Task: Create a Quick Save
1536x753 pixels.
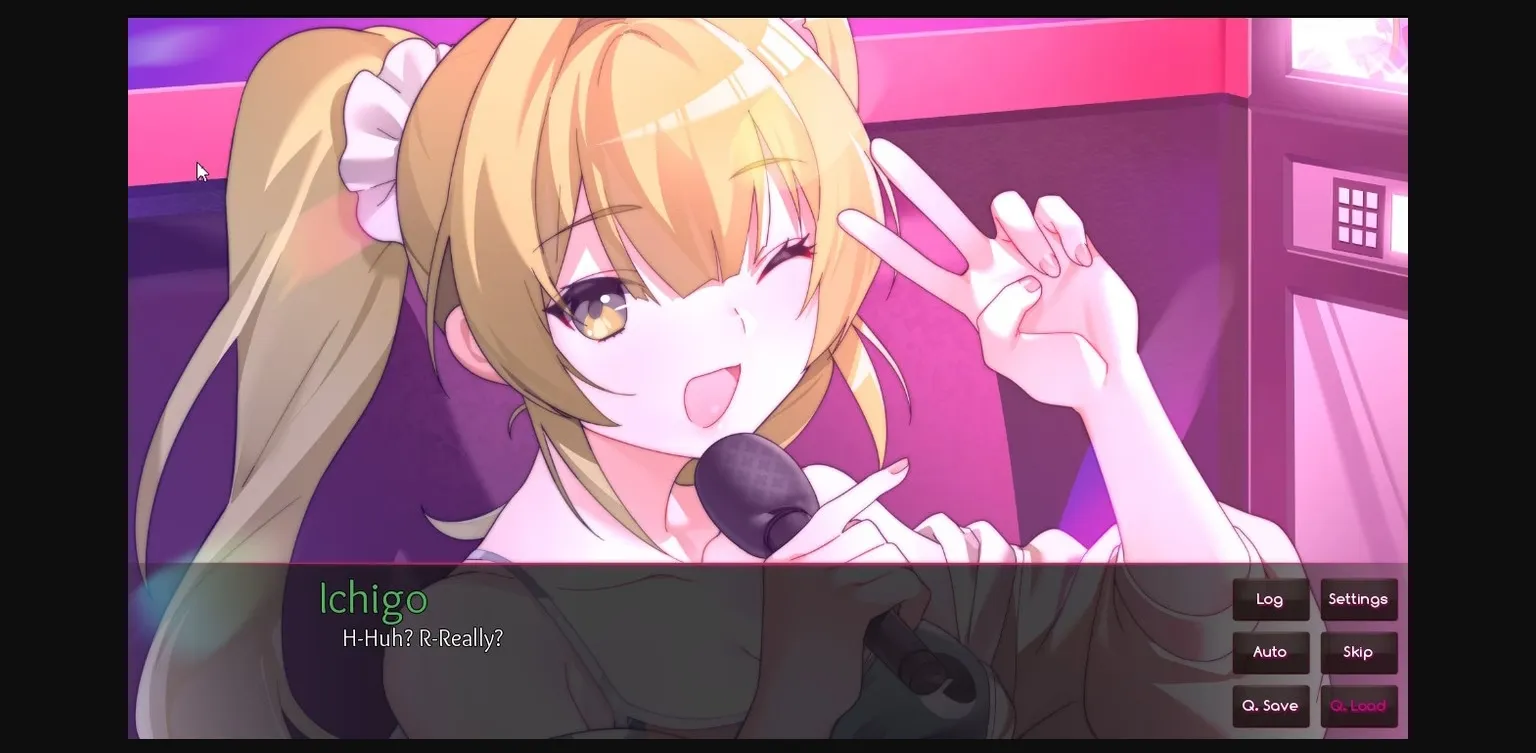Action: 1270,706
